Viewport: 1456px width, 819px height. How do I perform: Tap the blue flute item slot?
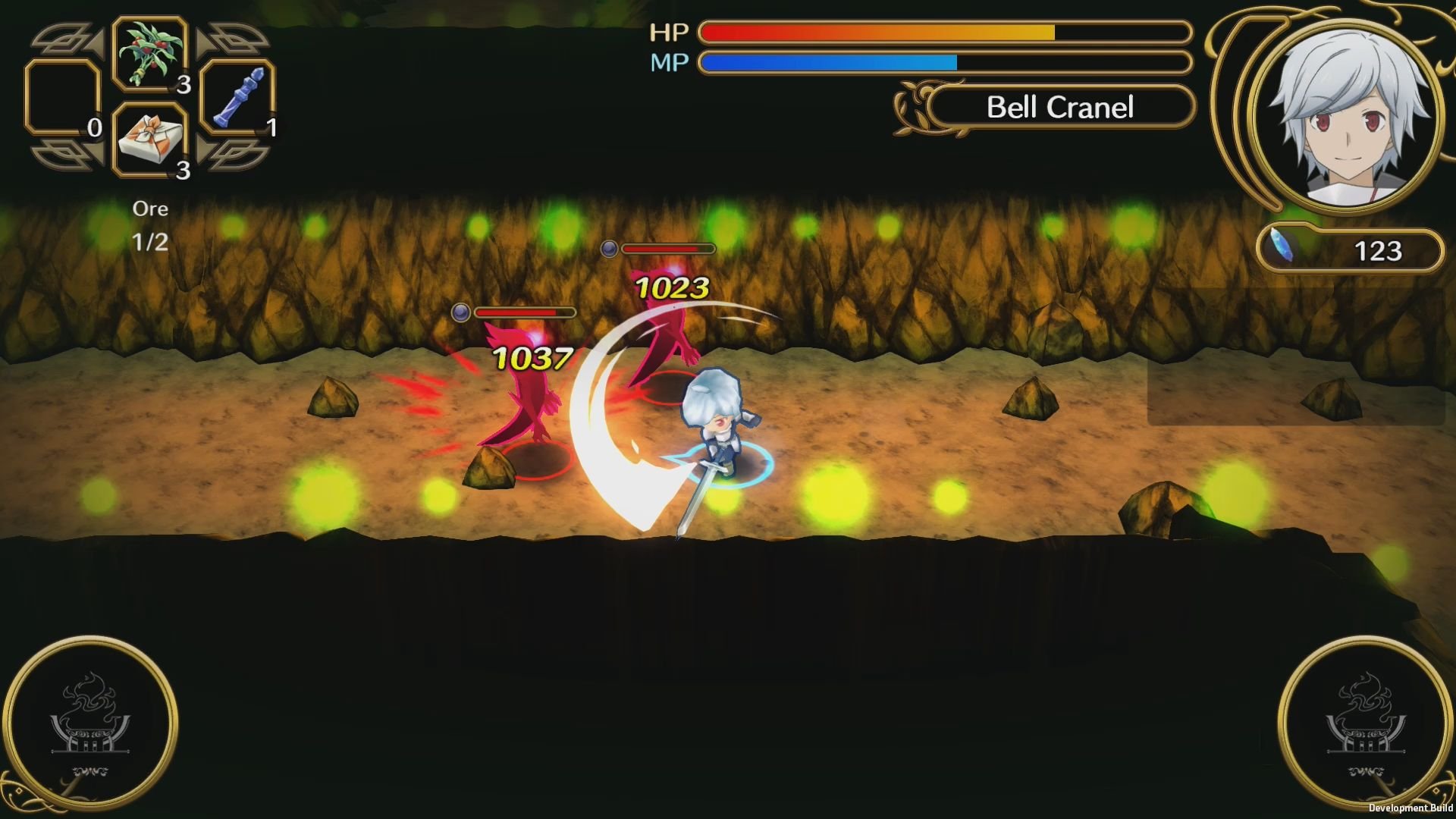tap(236, 99)
